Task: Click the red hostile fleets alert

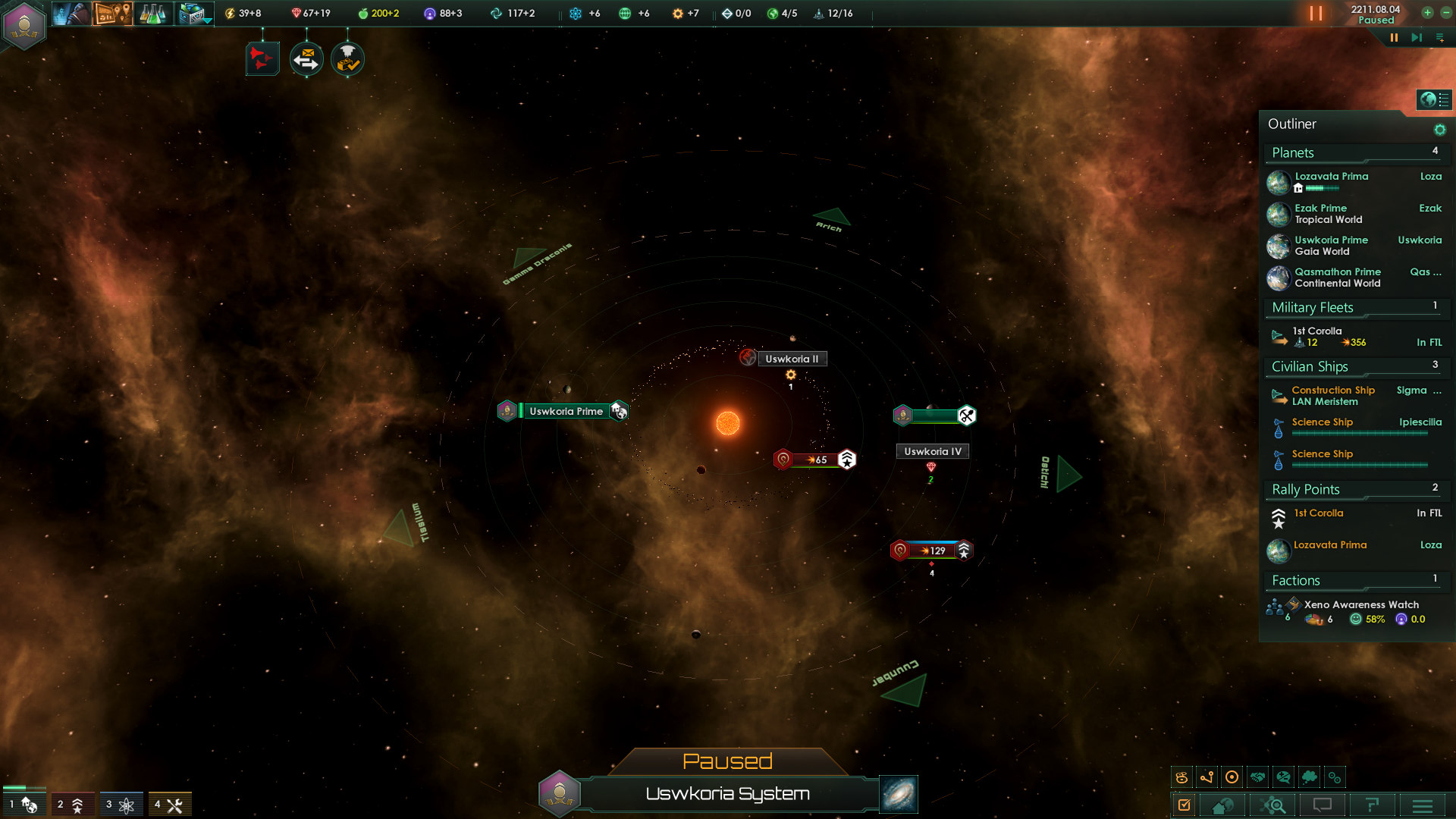Action: pos(262,59)
